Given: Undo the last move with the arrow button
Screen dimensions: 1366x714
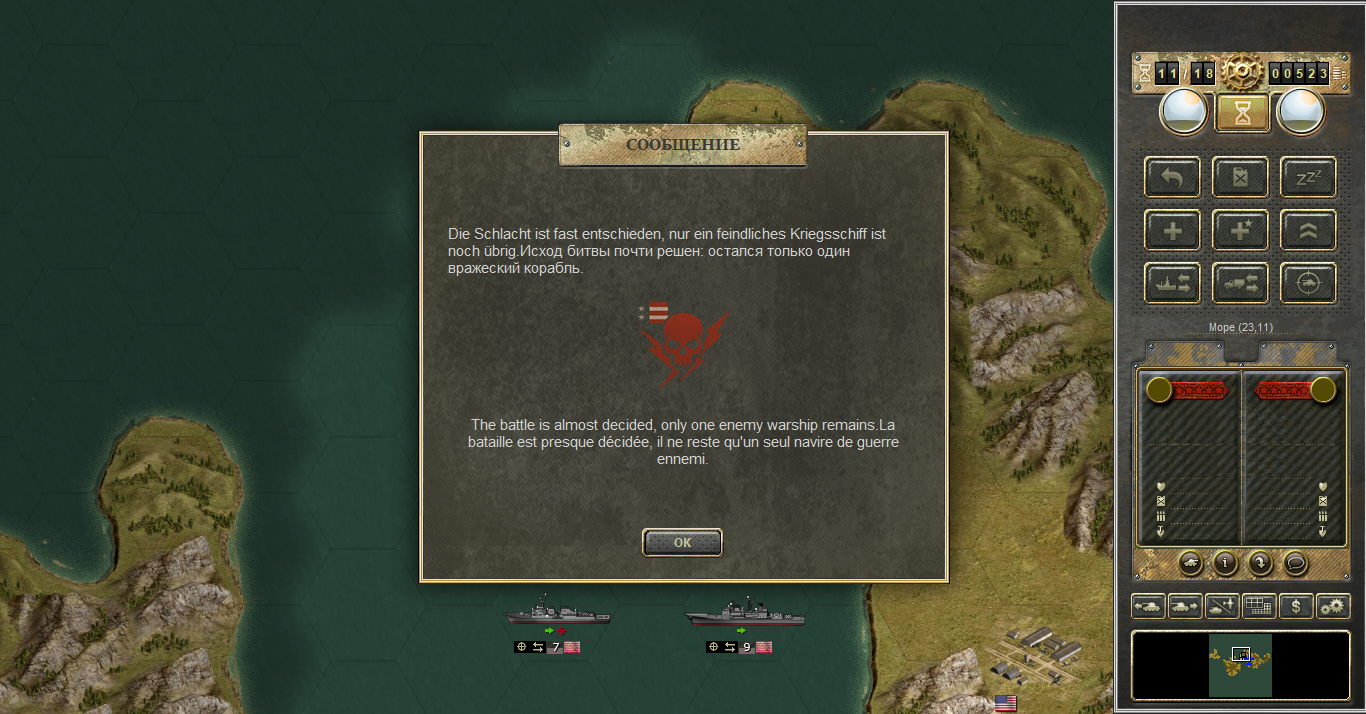Looking at the screenshot, I should (1173, 178).
